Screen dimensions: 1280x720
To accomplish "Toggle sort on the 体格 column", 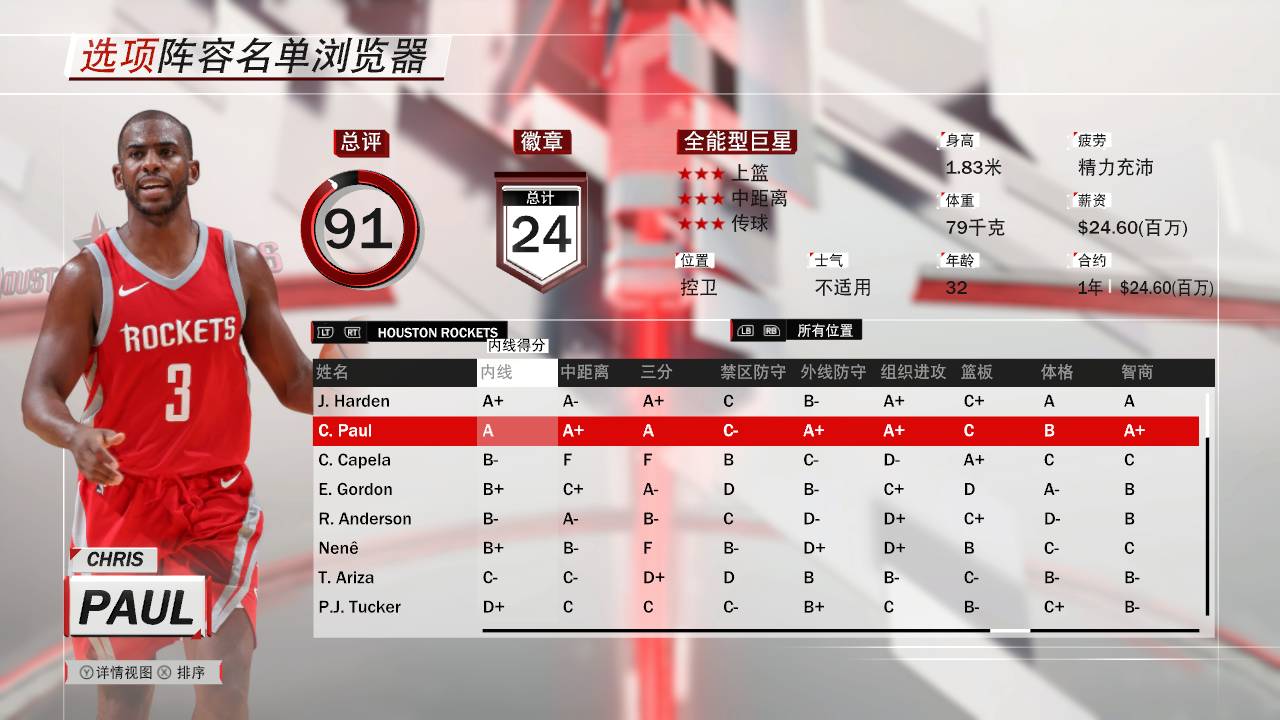I will pos(1058,371).
